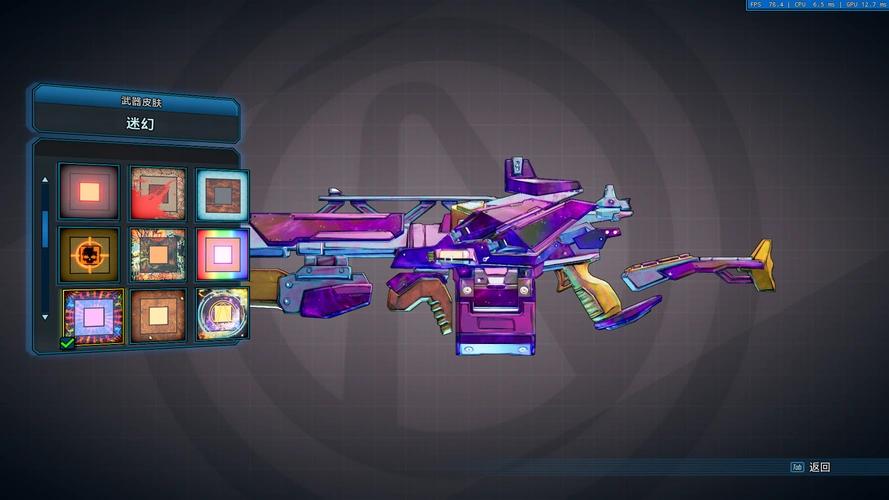Click the skin list's up arrow

[44, 180]
